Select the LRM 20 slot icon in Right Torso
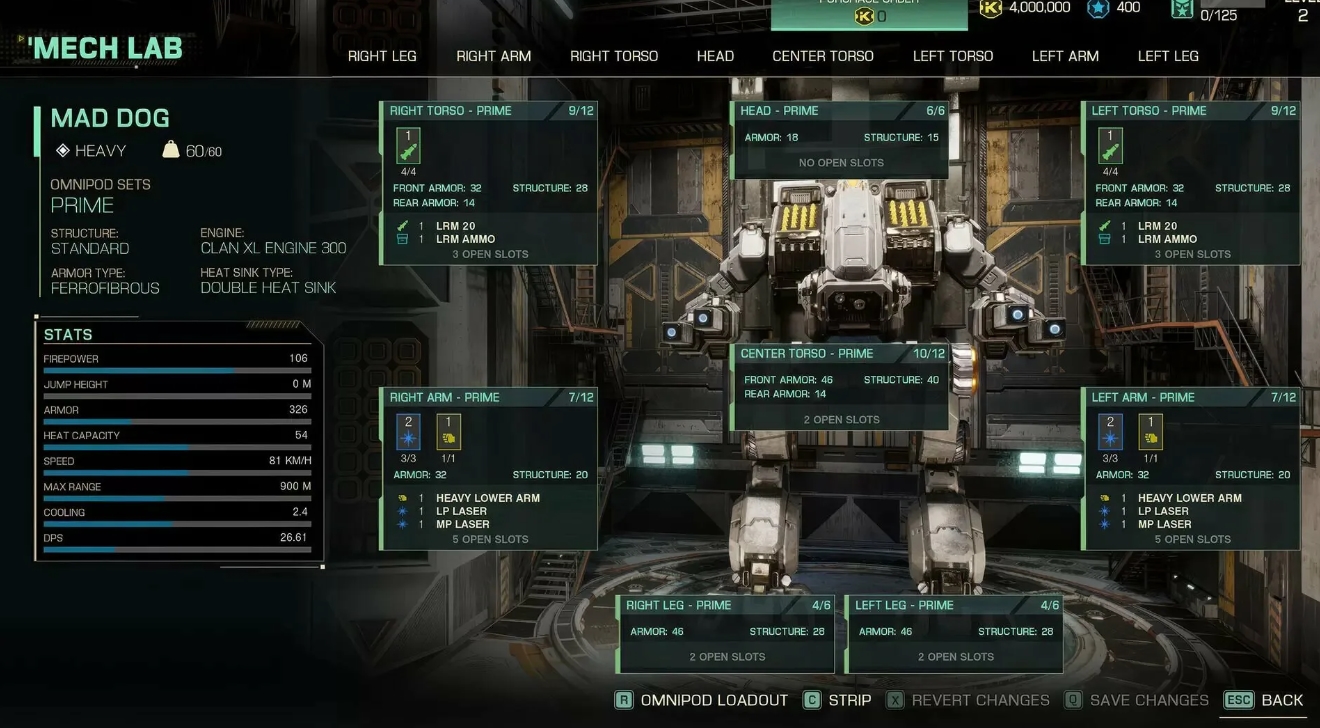Screen dimensions: 1320x728 click(408, 145)
